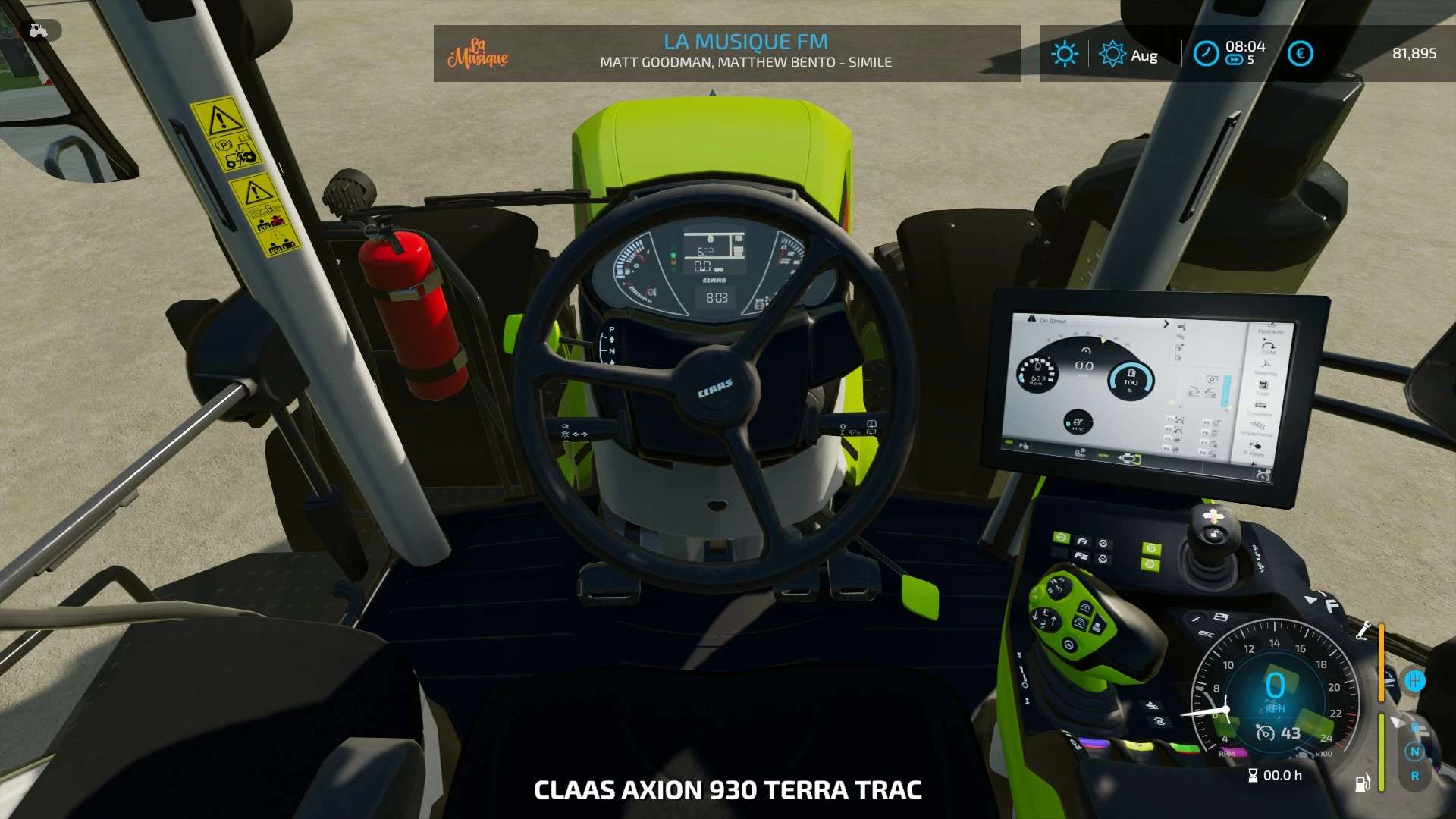Check the sunny weather icon
Image resolution: width=1456 pixels, height=819 pixels.
click(1064, 54)
